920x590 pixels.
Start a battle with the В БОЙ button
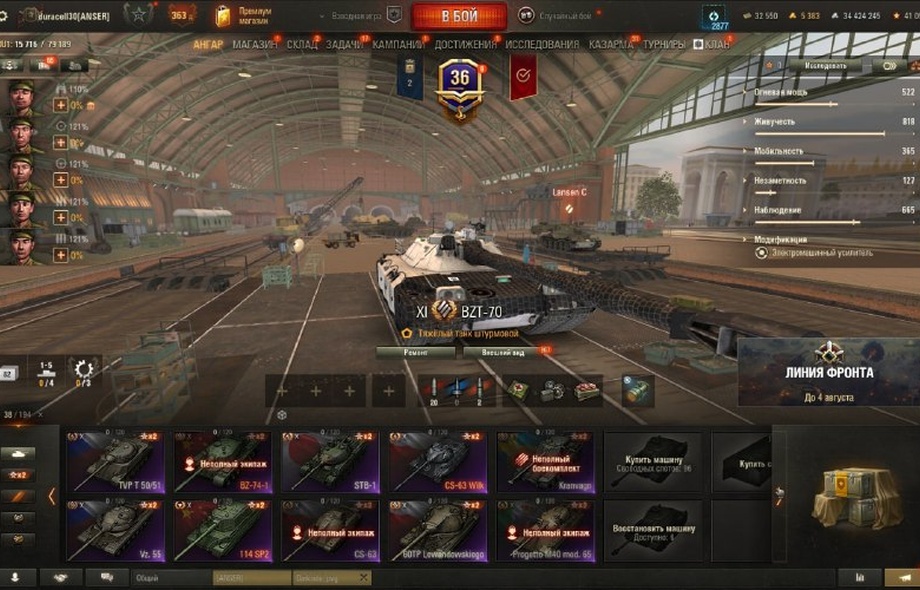[459, 16]
